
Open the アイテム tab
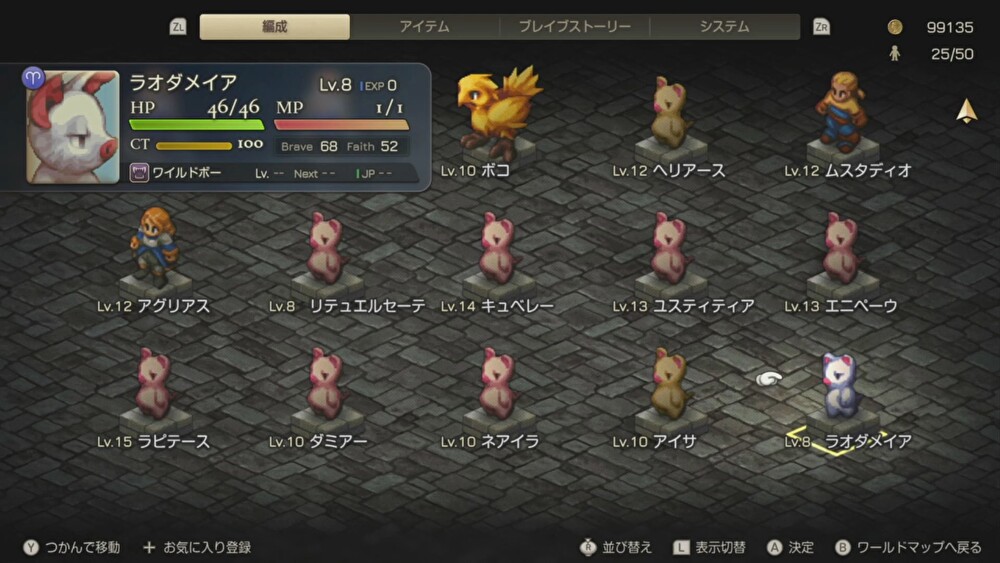tap(425, 27)
